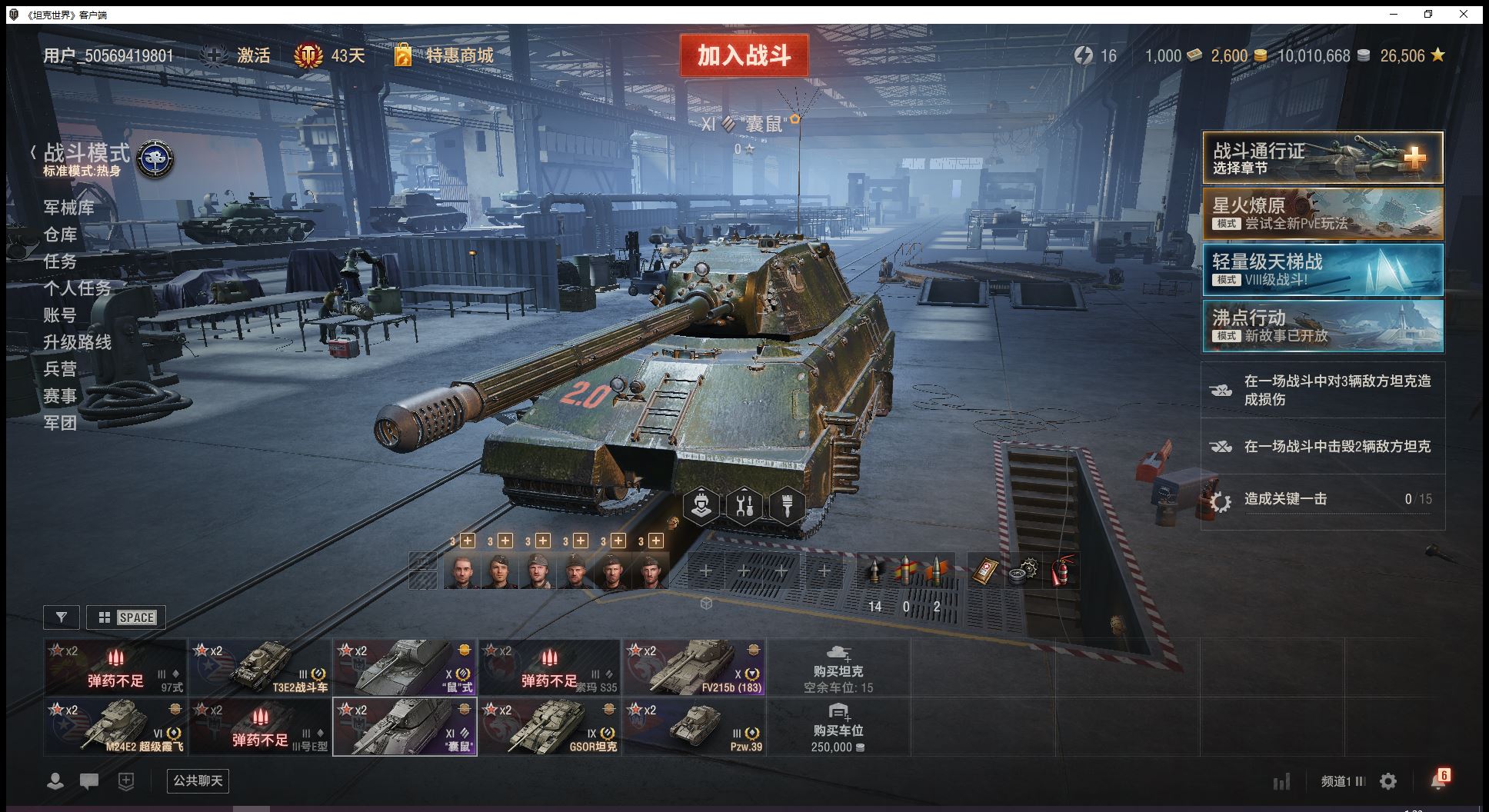This screenshot has width=1489, height=812.
Task: Open 升级路线 tech tree
Action: (x=77, y=342)
